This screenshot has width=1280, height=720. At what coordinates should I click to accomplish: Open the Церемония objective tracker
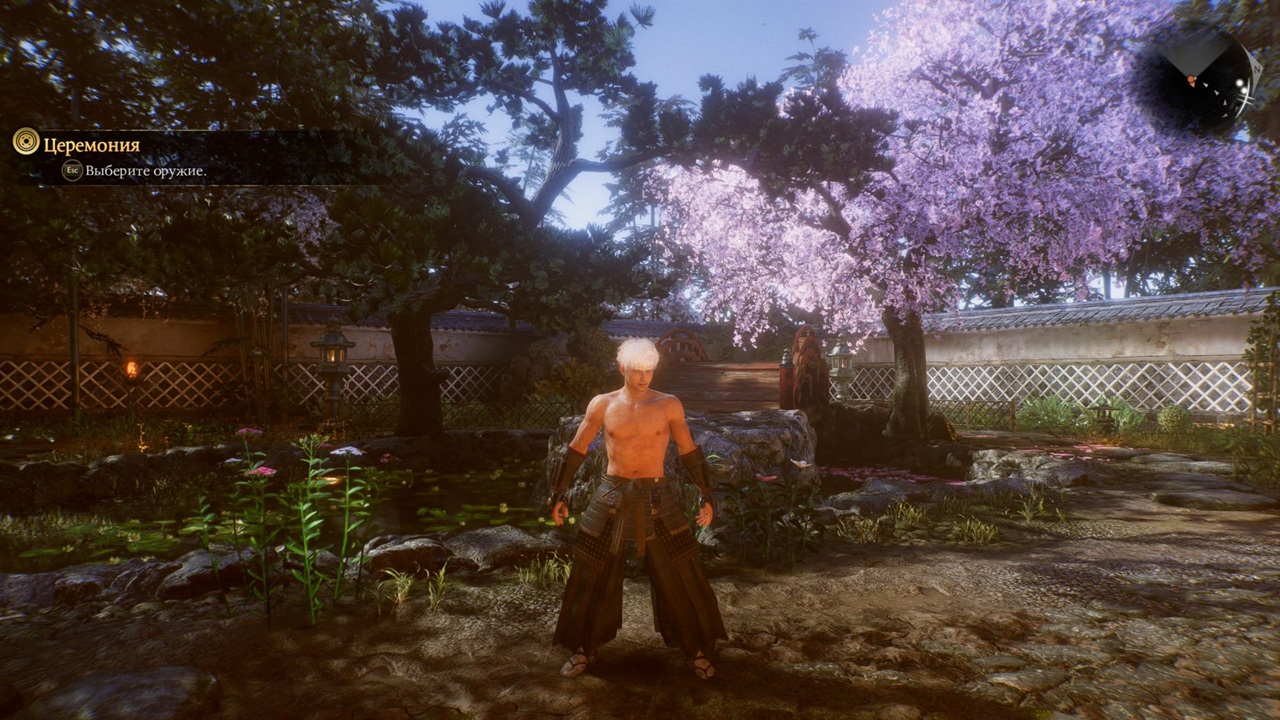[x=91, y=145]
